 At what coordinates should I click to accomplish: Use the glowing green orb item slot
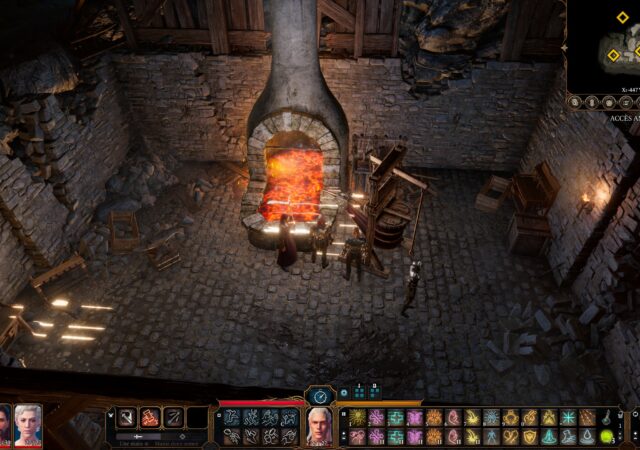605,437
